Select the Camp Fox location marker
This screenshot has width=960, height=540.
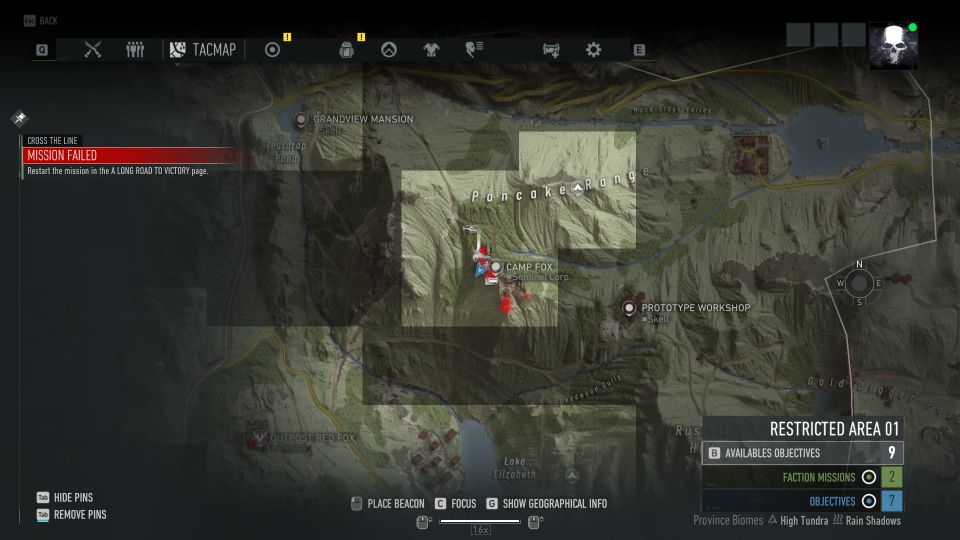click(x=495, y=267)
